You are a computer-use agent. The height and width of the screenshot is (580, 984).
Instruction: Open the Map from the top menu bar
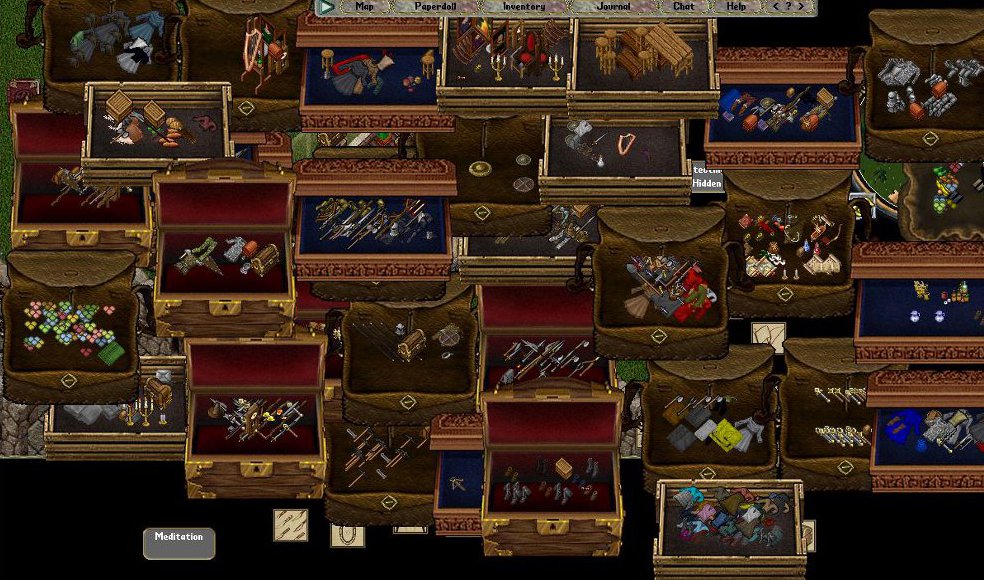pos(364,7)
